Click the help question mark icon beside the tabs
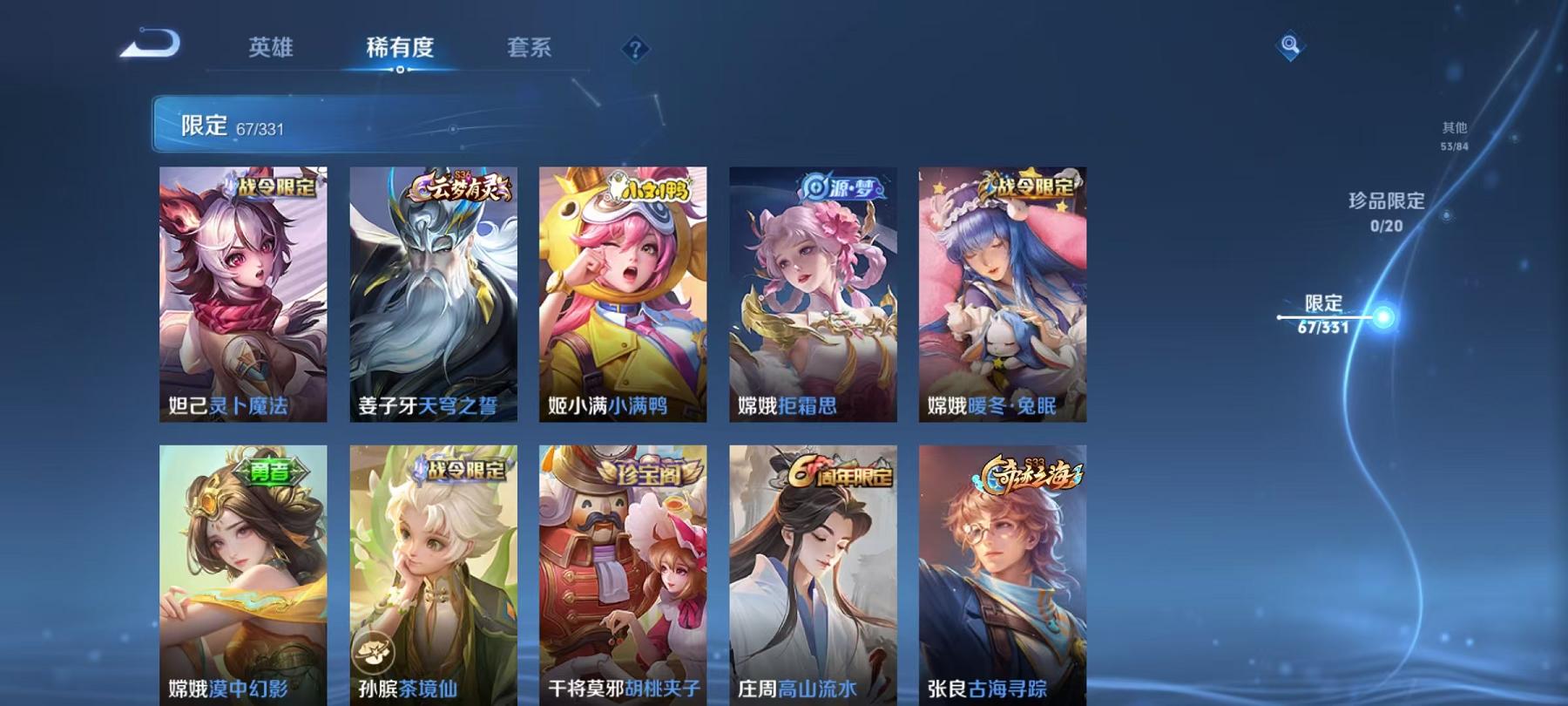 point(635,49)
